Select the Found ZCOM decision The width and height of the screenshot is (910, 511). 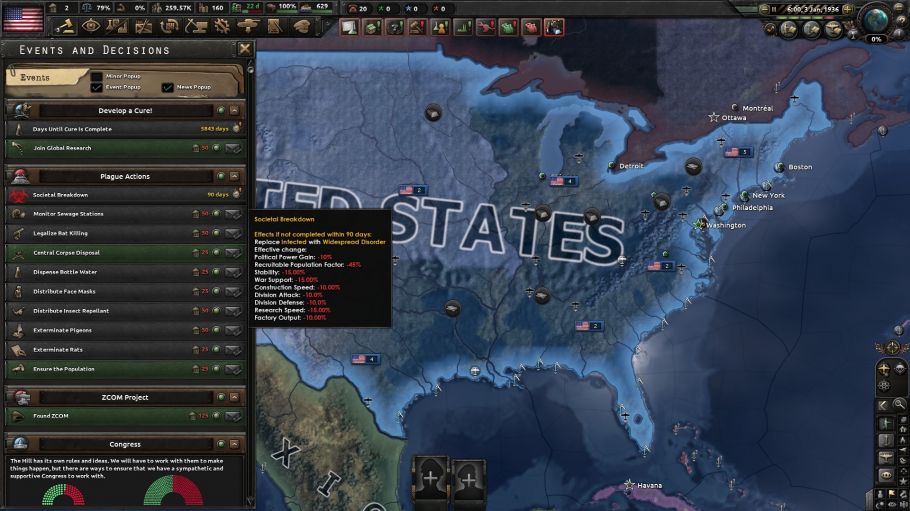[233, 415]
